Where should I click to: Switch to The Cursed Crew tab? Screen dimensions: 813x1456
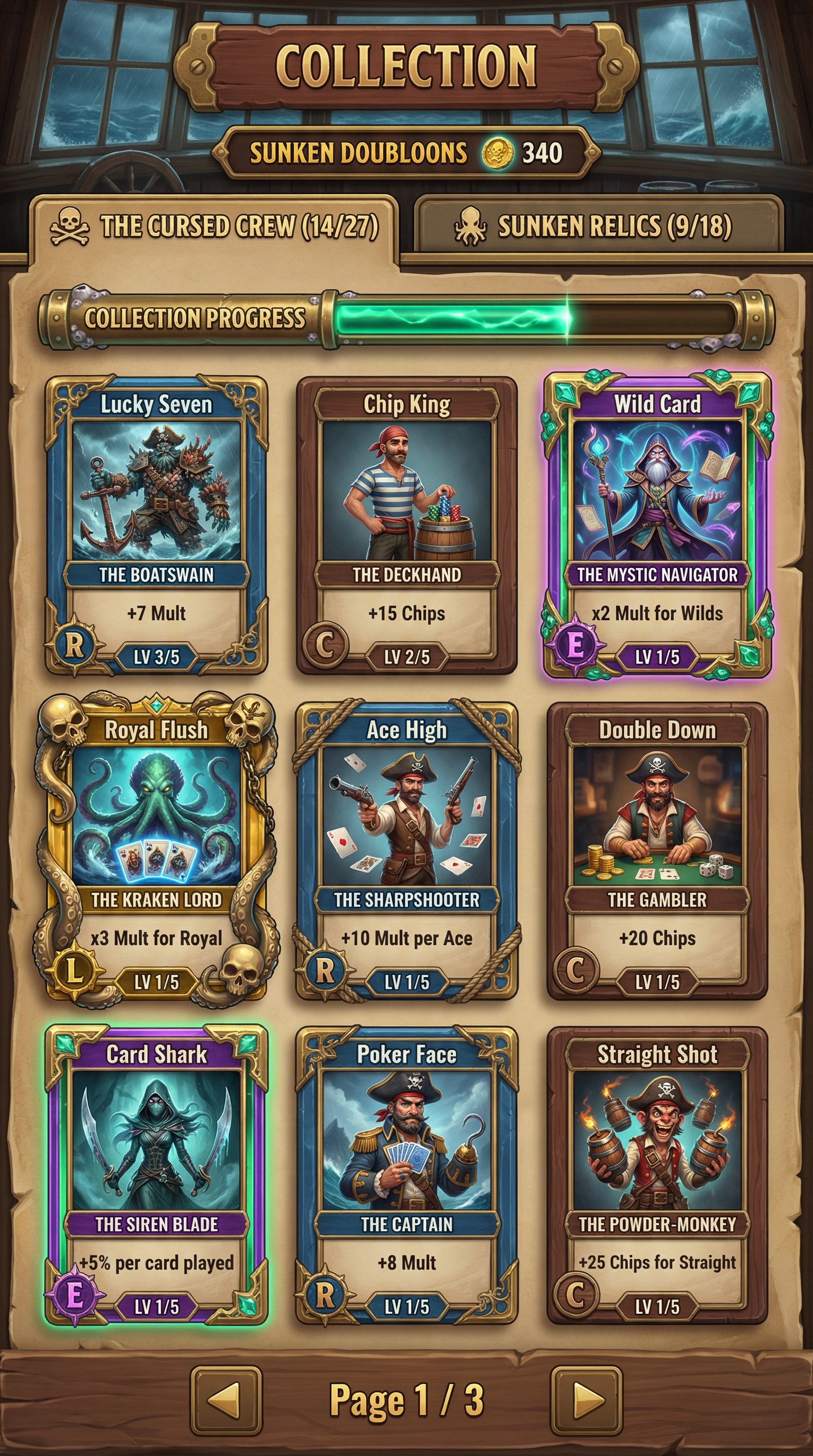click(214, 227)
